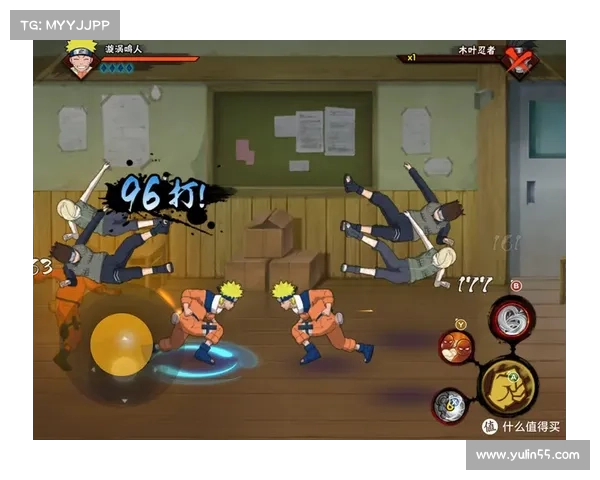This screenshot has height=480, width=600.
Task: Tap the crossed-out enemy ninja portrait
Action: click(520, 58)
